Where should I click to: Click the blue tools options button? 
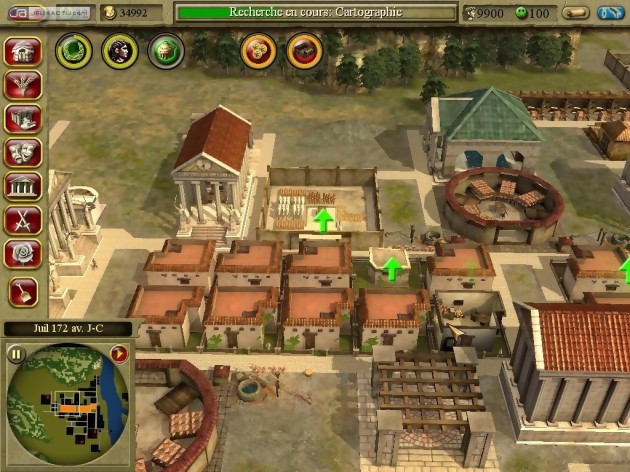[x=610, y=13]
